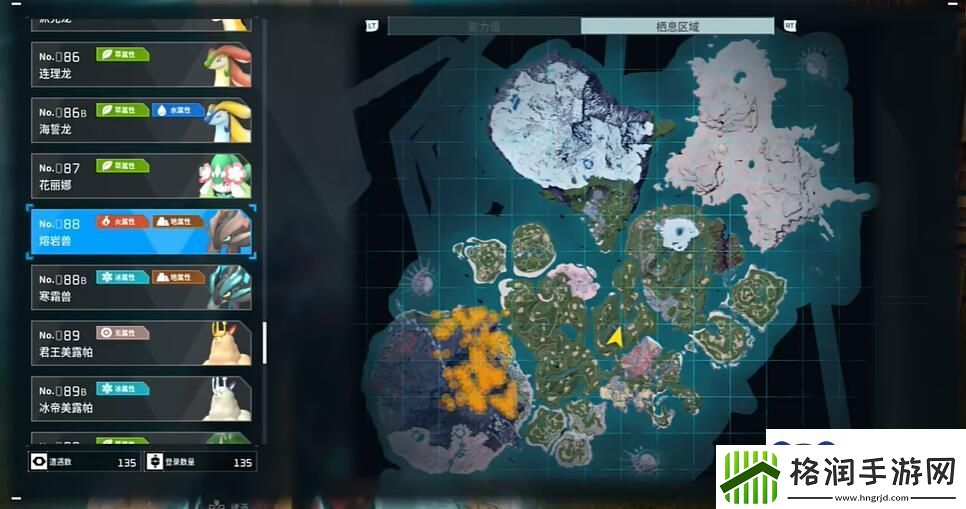Select No.086 连理龙 entry
The image size is (966, 509).
click(x=140, y=65)
